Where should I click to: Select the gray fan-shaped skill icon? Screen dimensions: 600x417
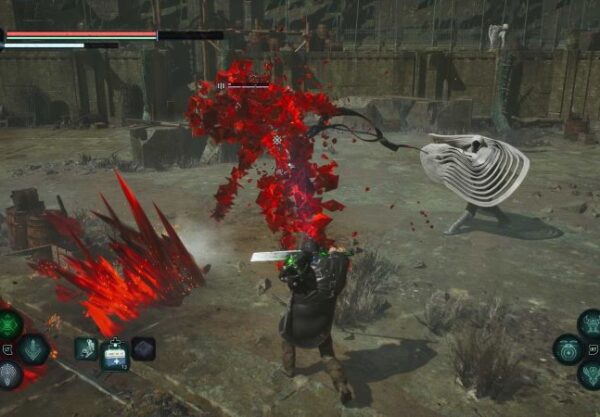9,374
